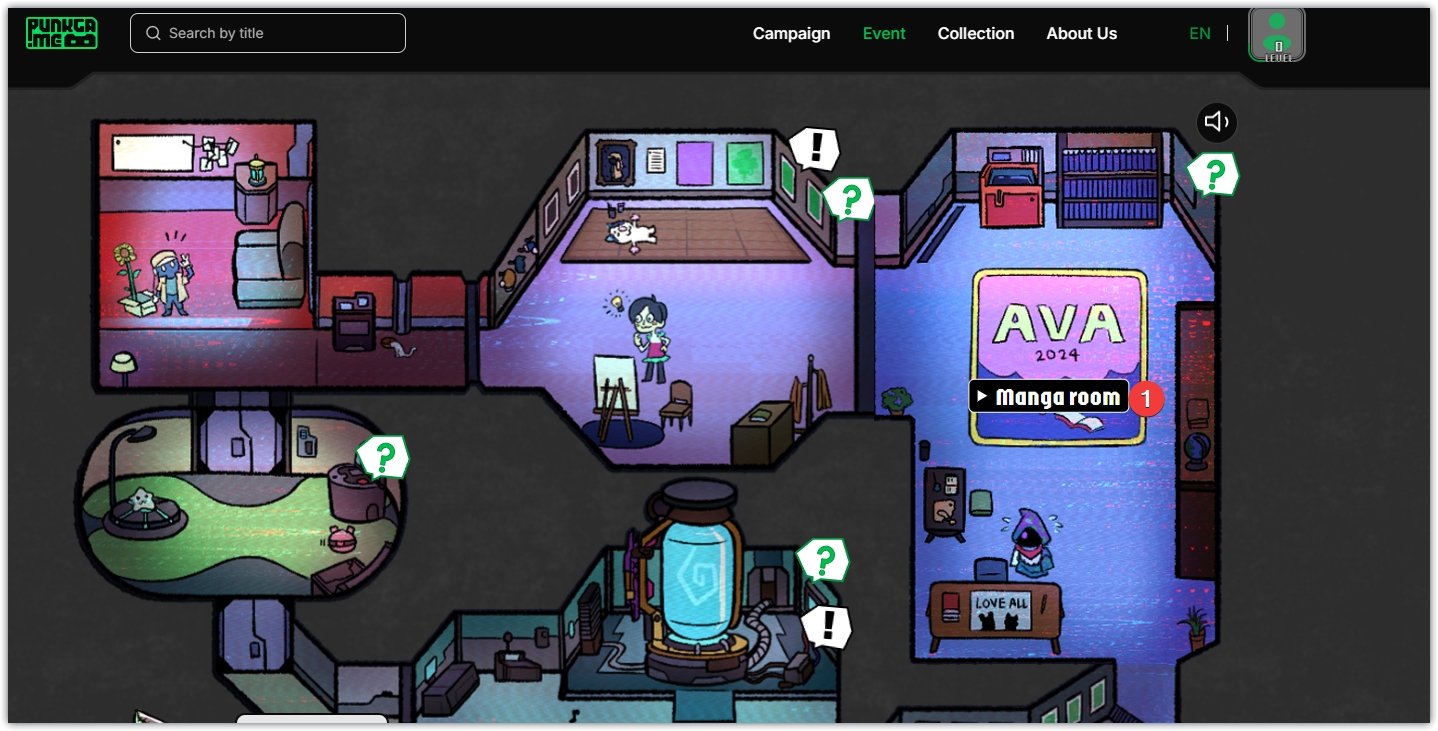Select the question mark by the manga bookshelf
Viewport: 1438px width, 731px height.
click(x=1213, y=175)
